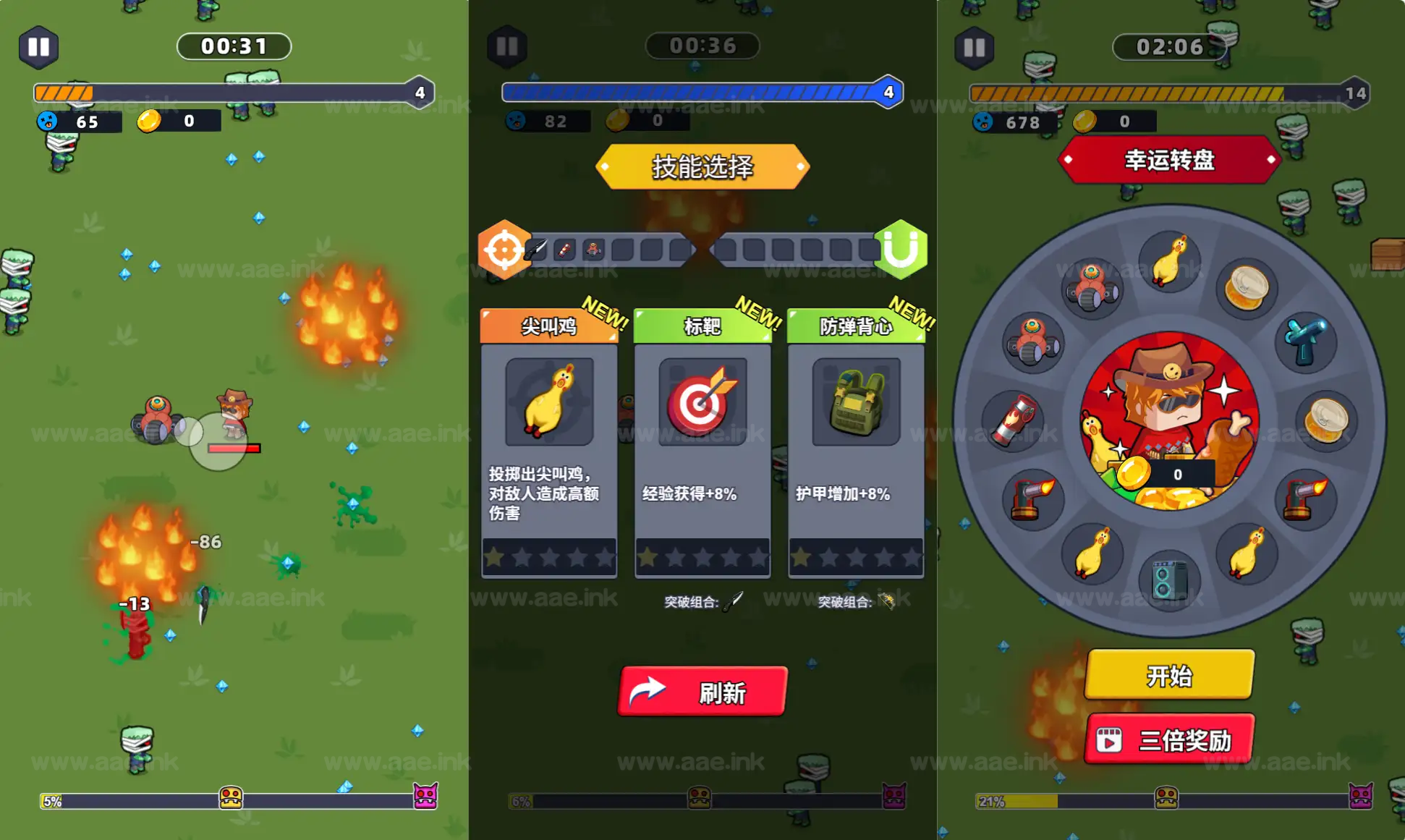
Task: Click the knife 突破组合 combo icon under 标靶
Action: (731, 601)
